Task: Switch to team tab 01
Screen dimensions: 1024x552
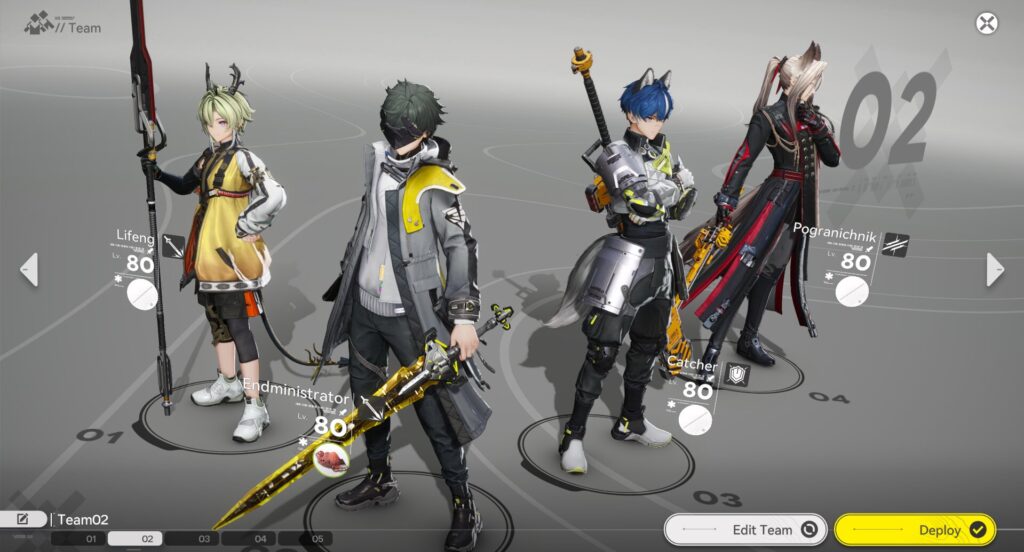Action: (x=90, y=539)
